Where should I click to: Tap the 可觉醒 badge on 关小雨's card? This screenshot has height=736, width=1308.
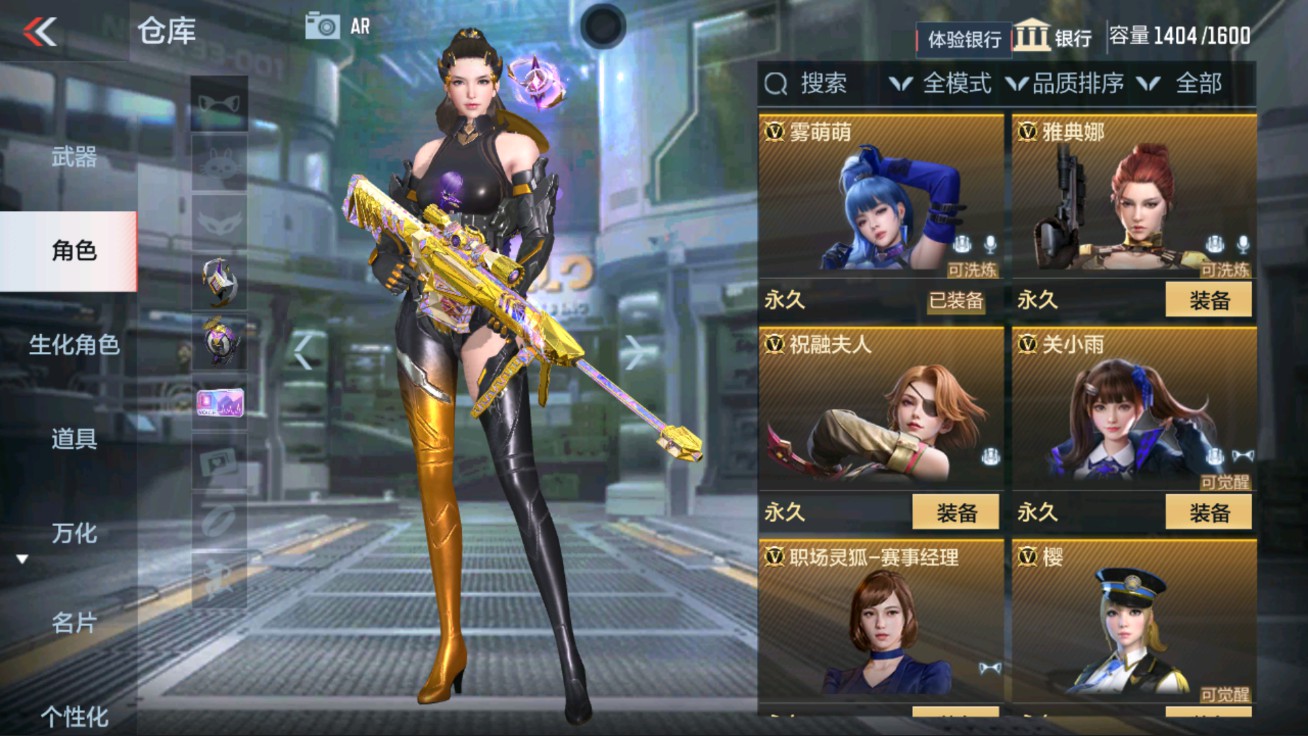tap(1224, 479)
